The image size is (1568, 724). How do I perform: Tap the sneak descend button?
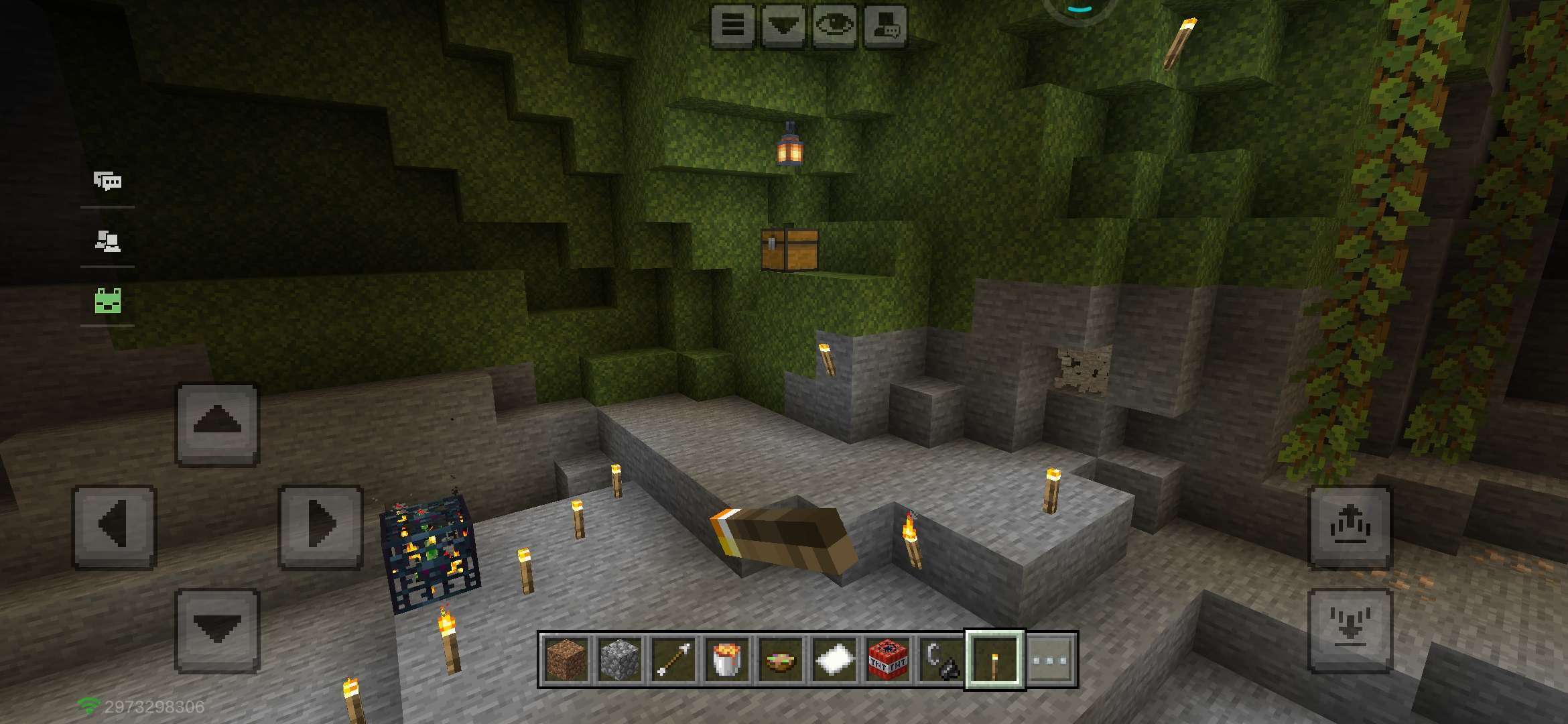pos(1350,629)
